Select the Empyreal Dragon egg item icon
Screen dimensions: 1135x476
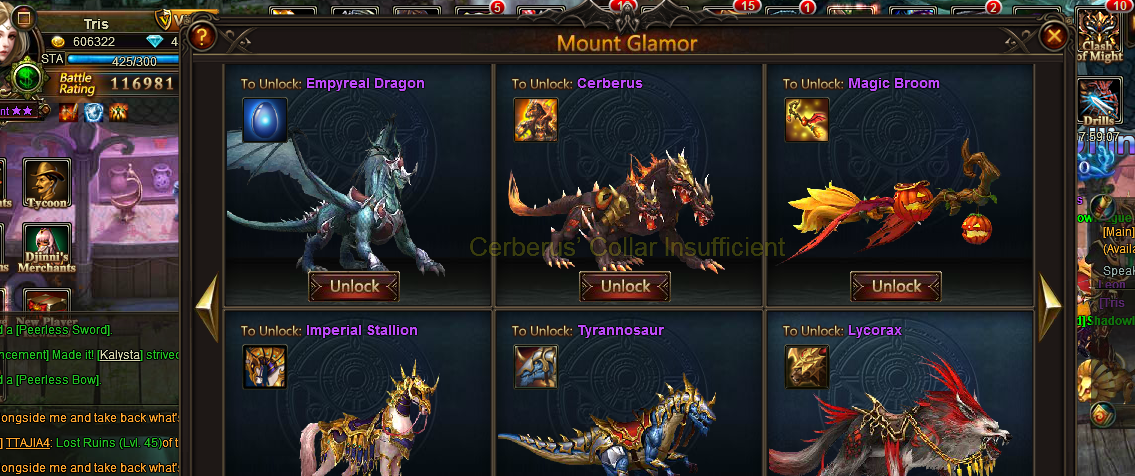tap(265, 119)
